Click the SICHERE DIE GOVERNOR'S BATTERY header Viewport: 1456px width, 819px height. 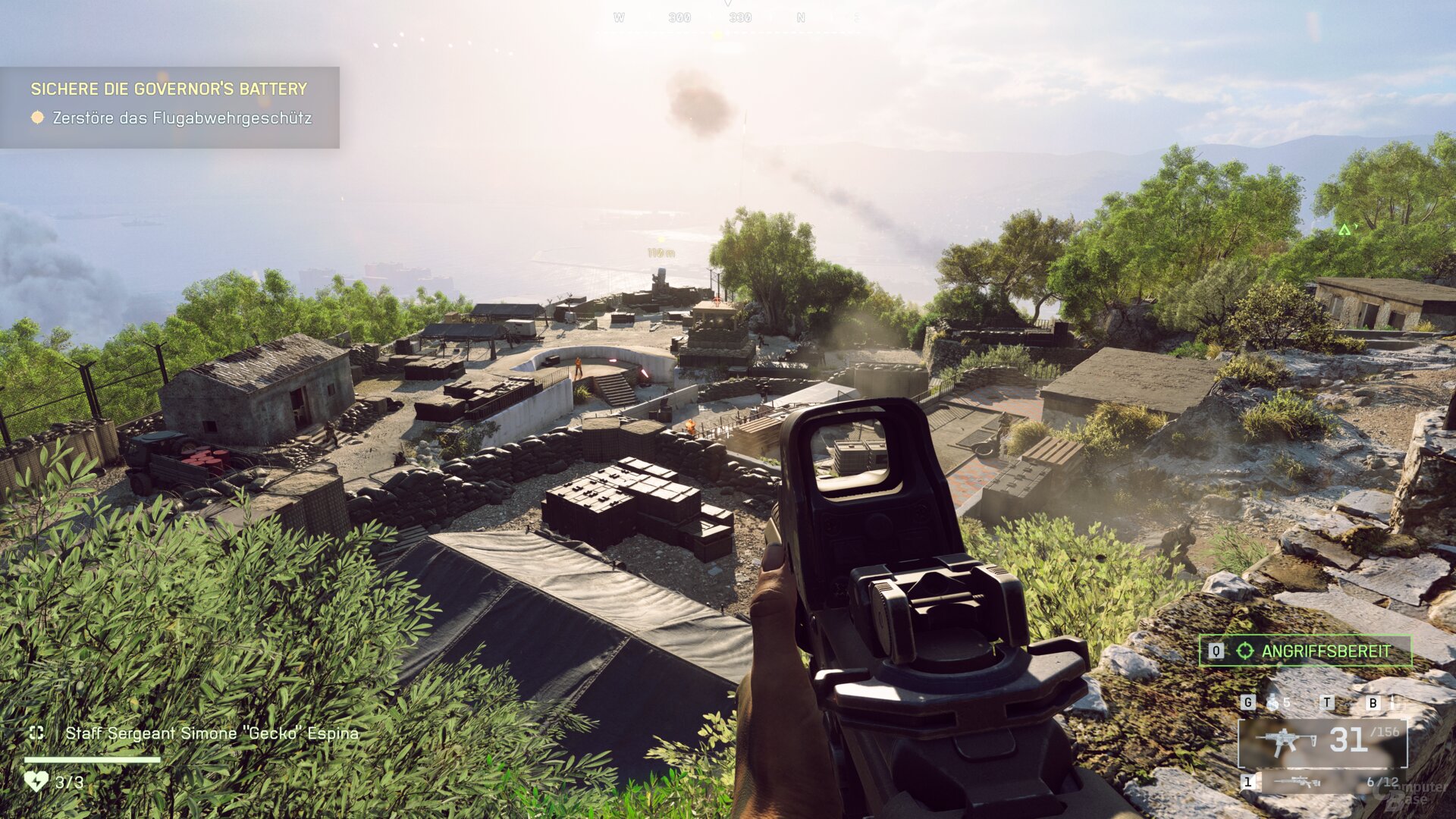[168, 89]
